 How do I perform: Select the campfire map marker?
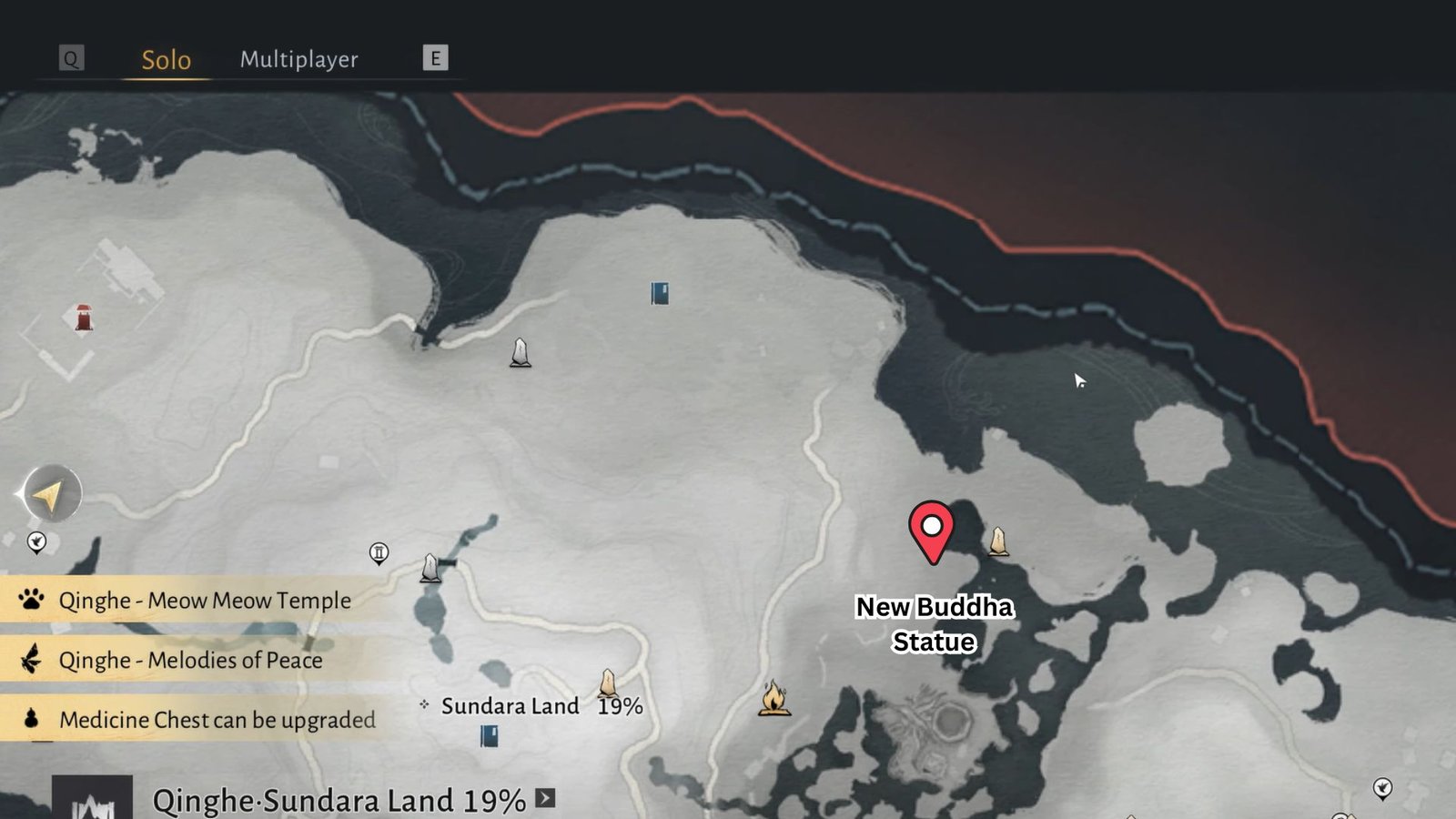point(773,698)
